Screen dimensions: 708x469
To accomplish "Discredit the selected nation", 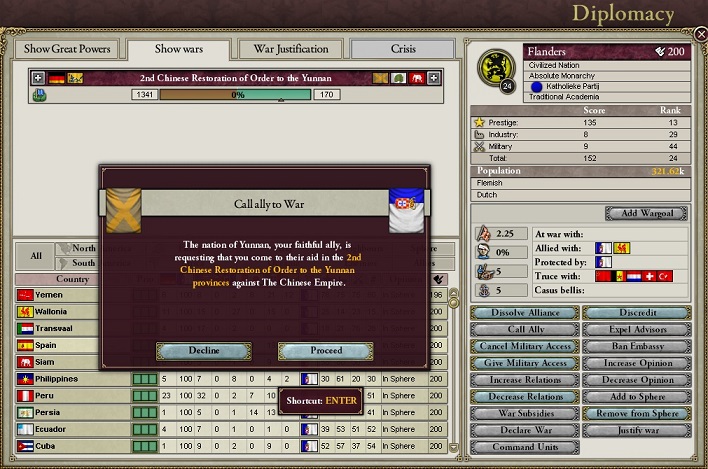I will click(637, 313).
